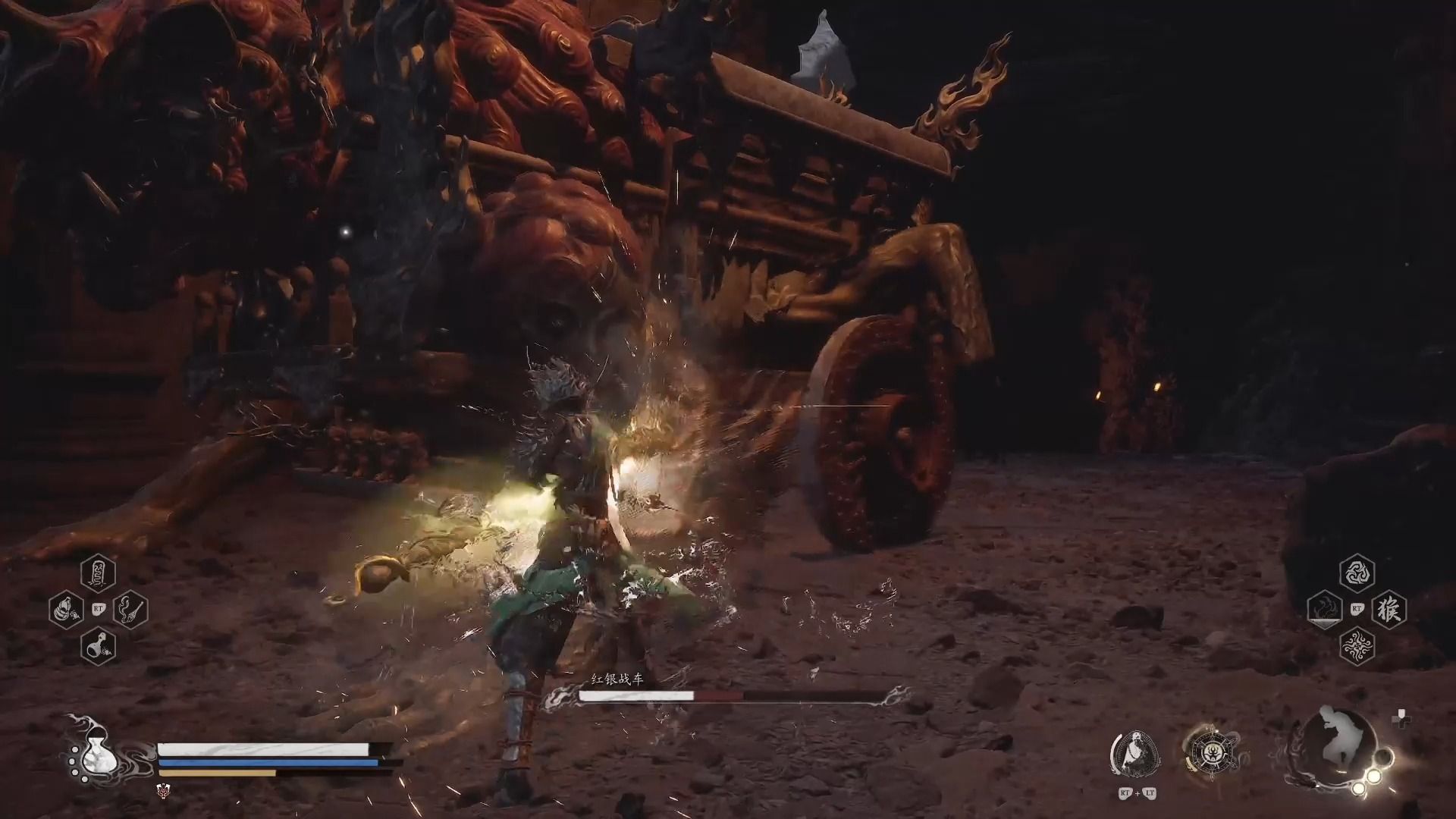Activate the round wheel vessel icon
1456x819 pixels.
(x=1208, y=753)
